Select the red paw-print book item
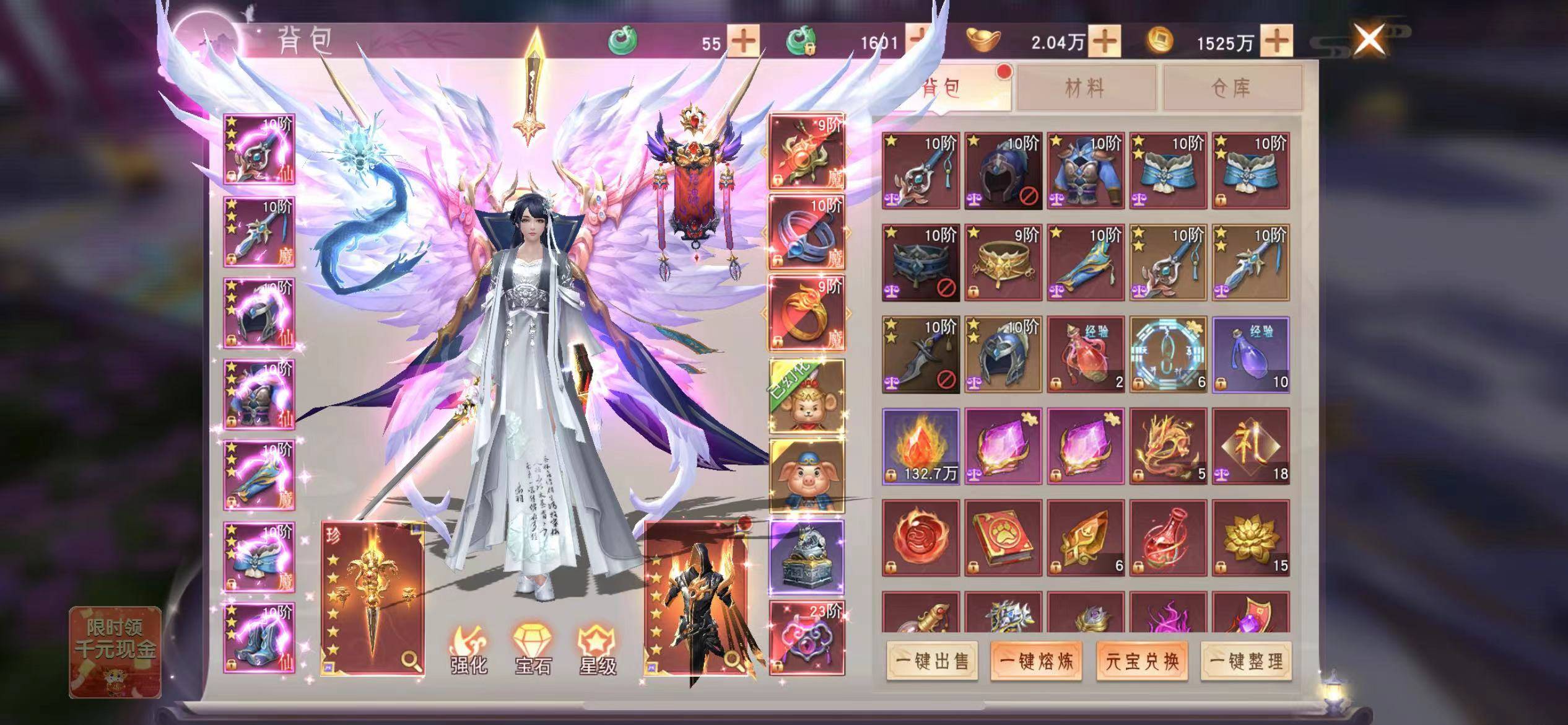1568x725 pixels. pyautogui.click(x=1003, y=538)
